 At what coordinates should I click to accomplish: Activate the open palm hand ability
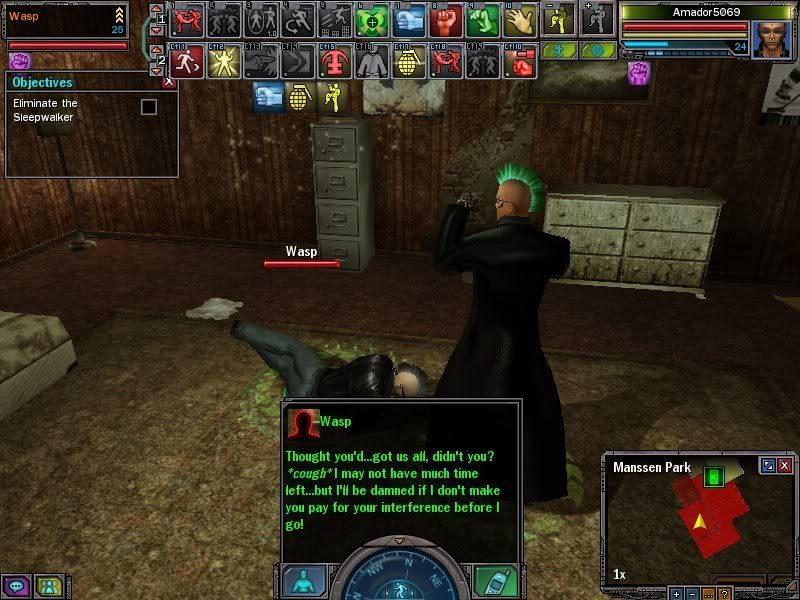click(520, 19)
